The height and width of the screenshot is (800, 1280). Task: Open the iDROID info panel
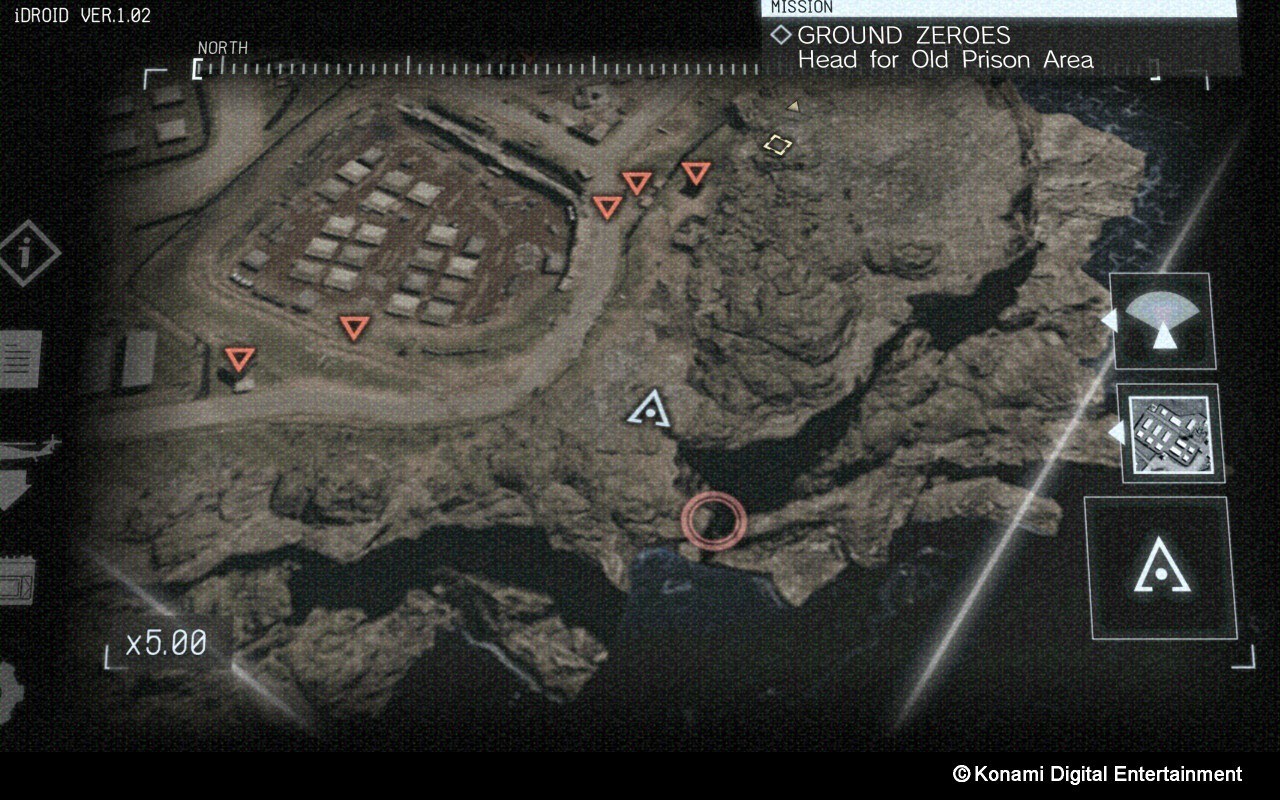pos(25,253)
